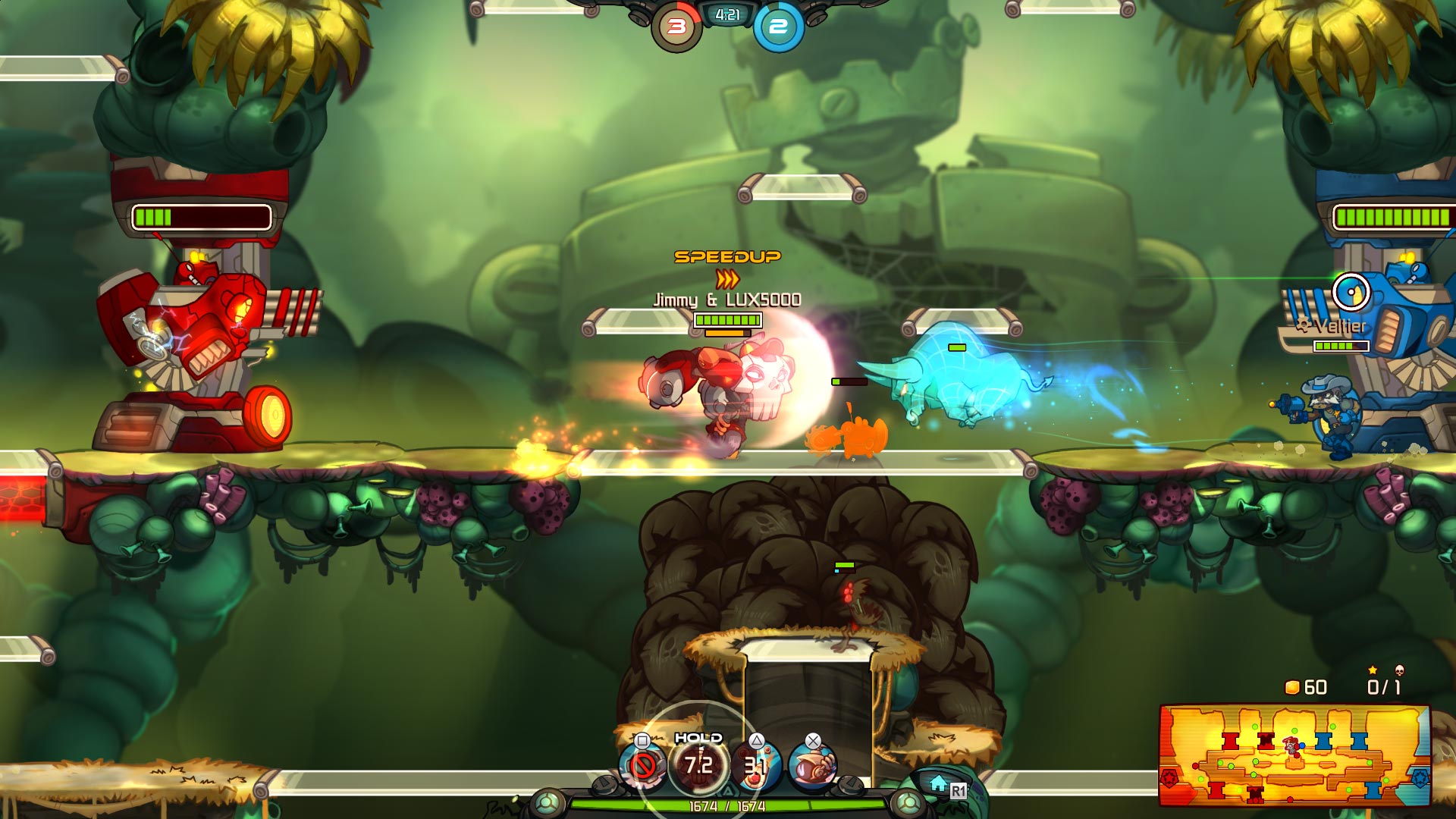This screenshot has width=1456, height=819.
Task: Open the battlefield minimap
Action: coord(1294,755)
